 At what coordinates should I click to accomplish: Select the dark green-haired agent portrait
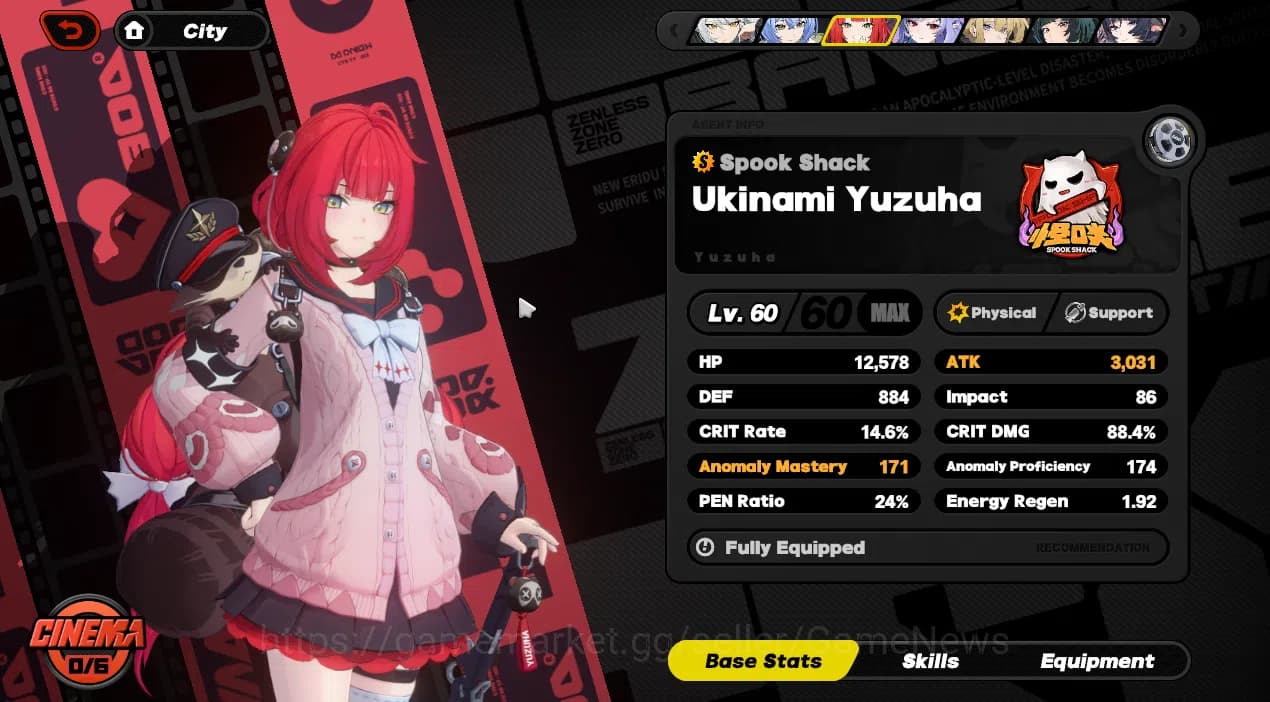(1064, 31)
